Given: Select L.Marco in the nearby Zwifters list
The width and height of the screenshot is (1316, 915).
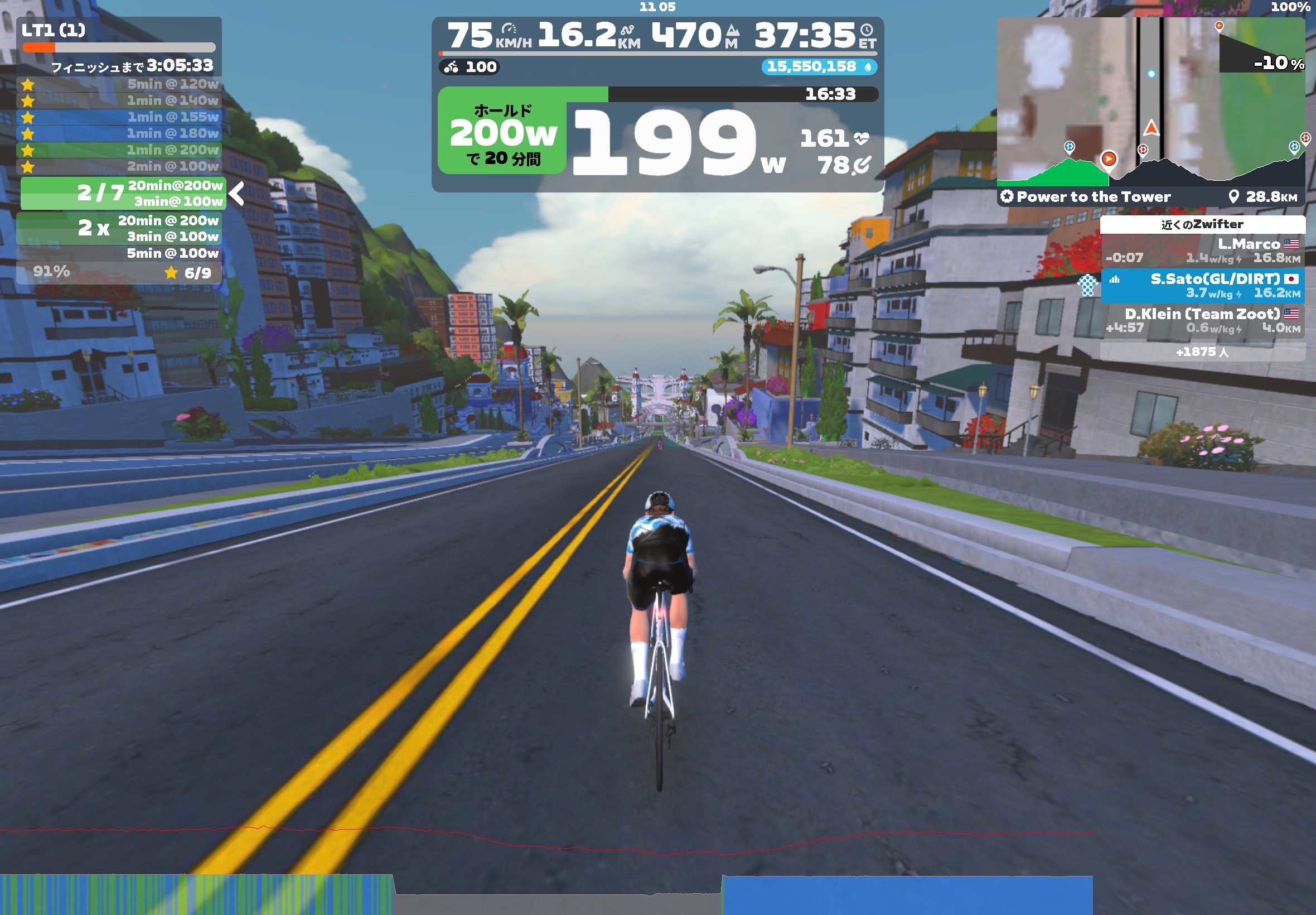Looking at the screenshot, I should pyautogui.click(x=1202, y=251).
